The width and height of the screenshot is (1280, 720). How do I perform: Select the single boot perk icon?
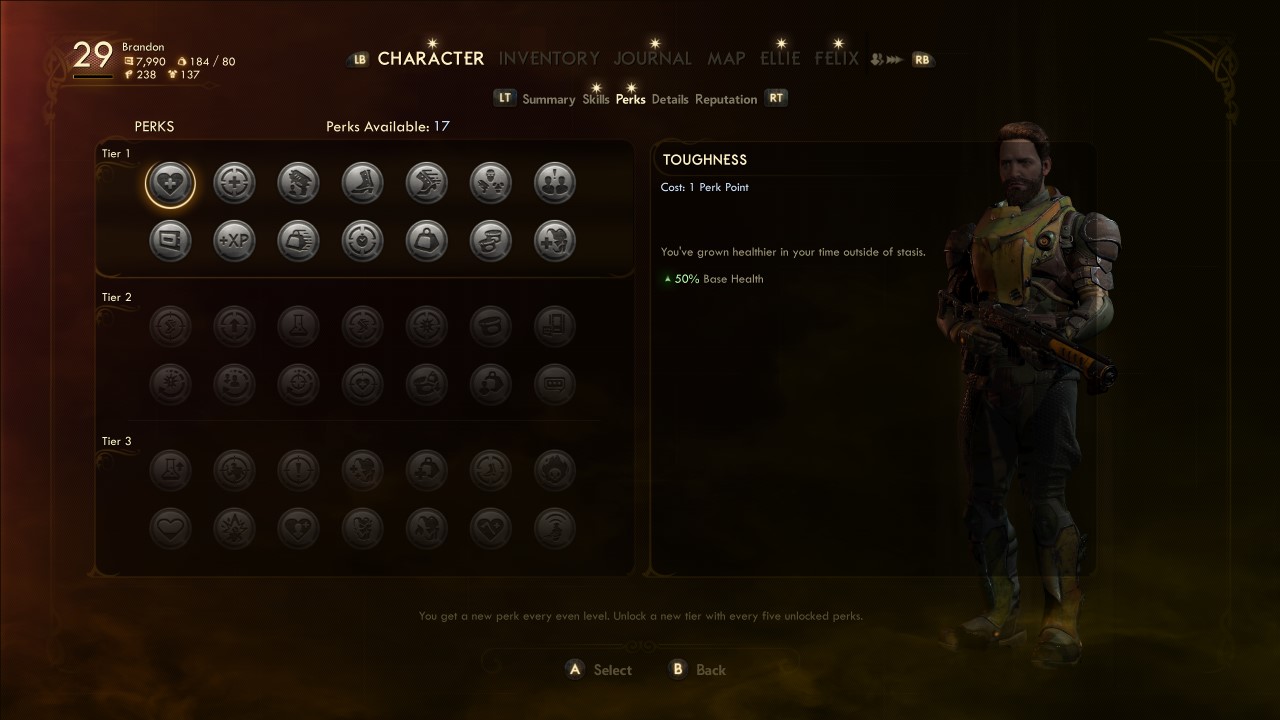[x=362, y=183]
